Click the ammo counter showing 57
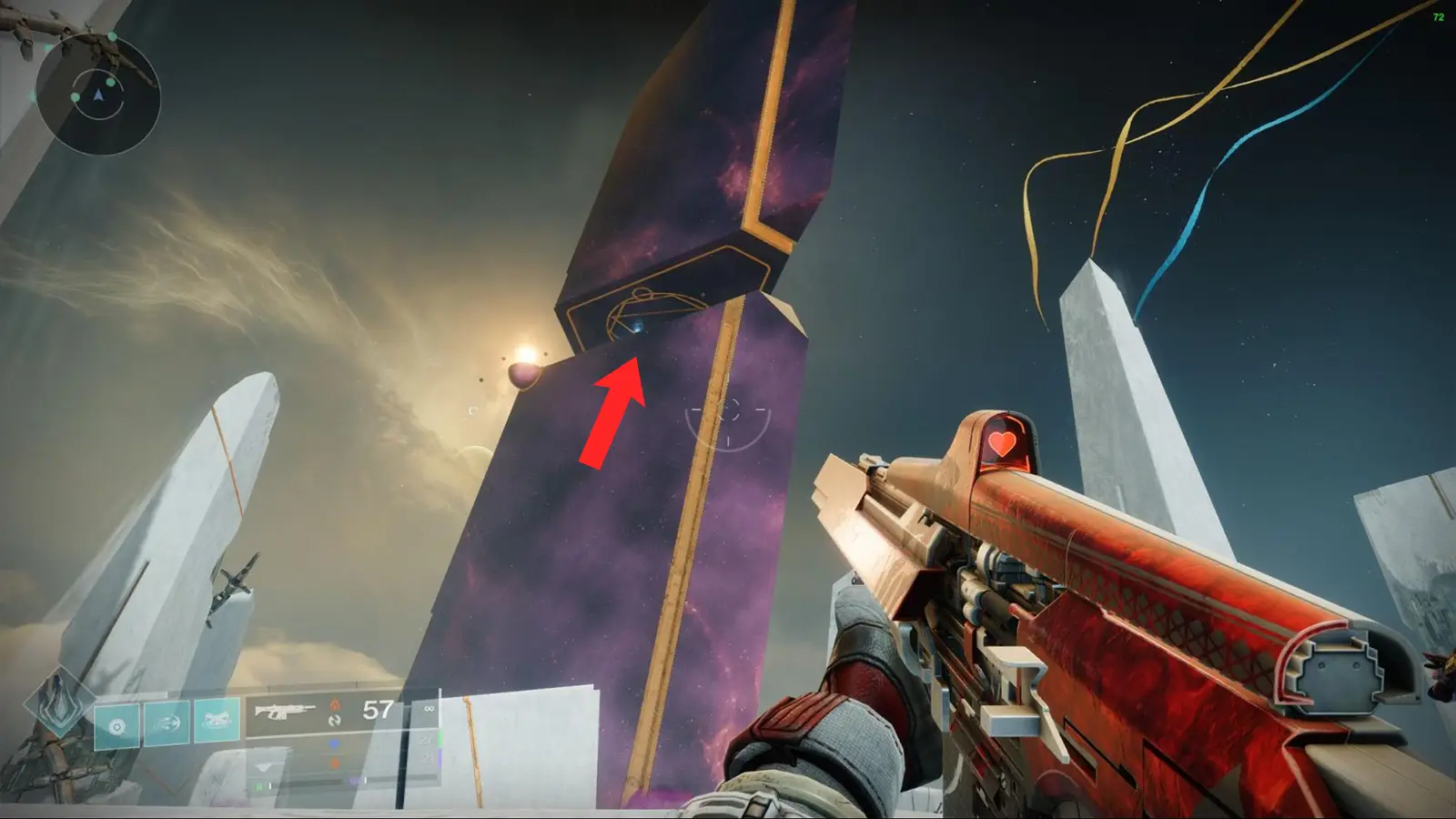The height and width of the screenshot is (819, 1456). (x=375, y=708)
